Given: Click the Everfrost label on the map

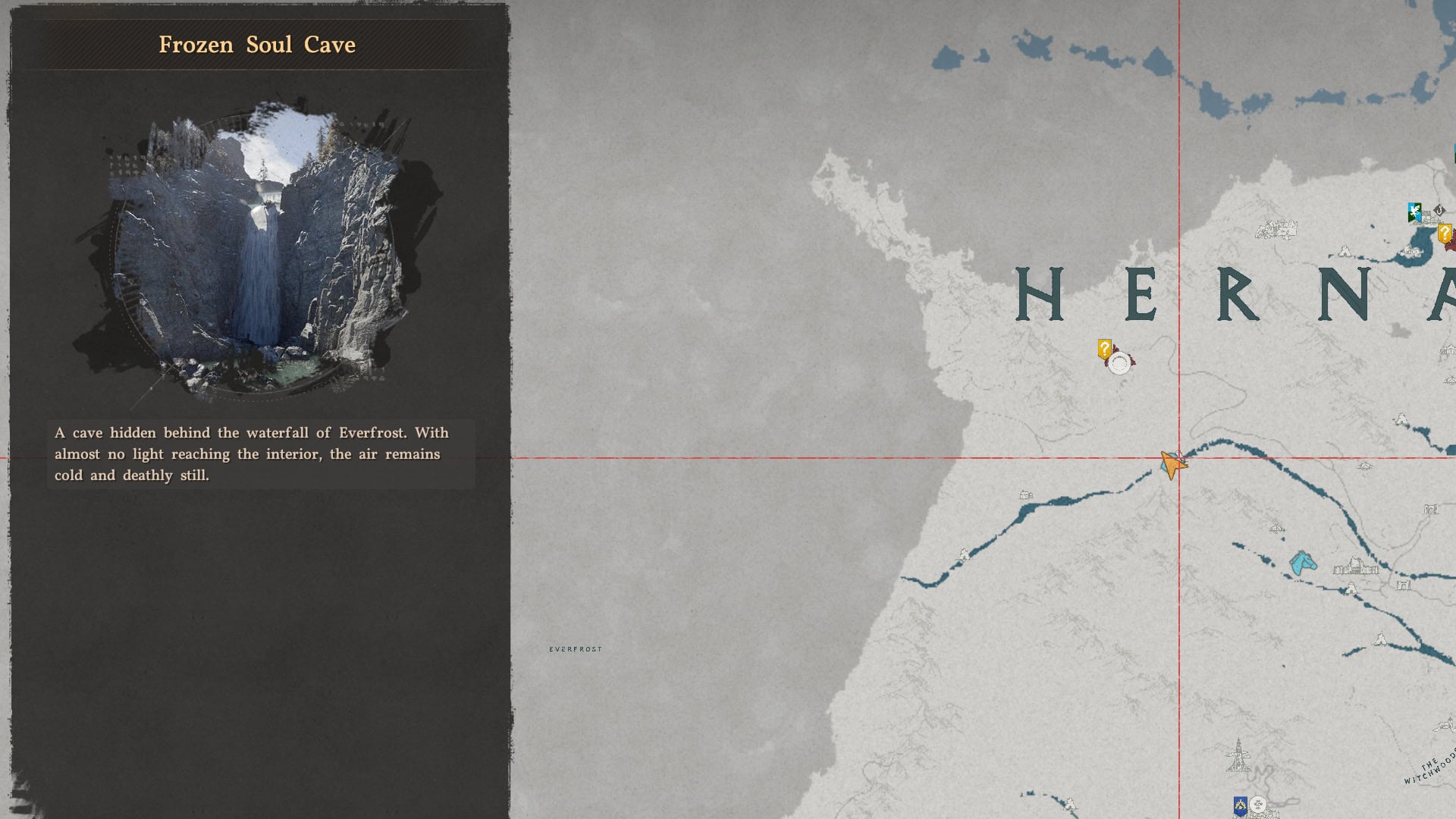Looking at the screenshot, I should click(x=576, y=648).
